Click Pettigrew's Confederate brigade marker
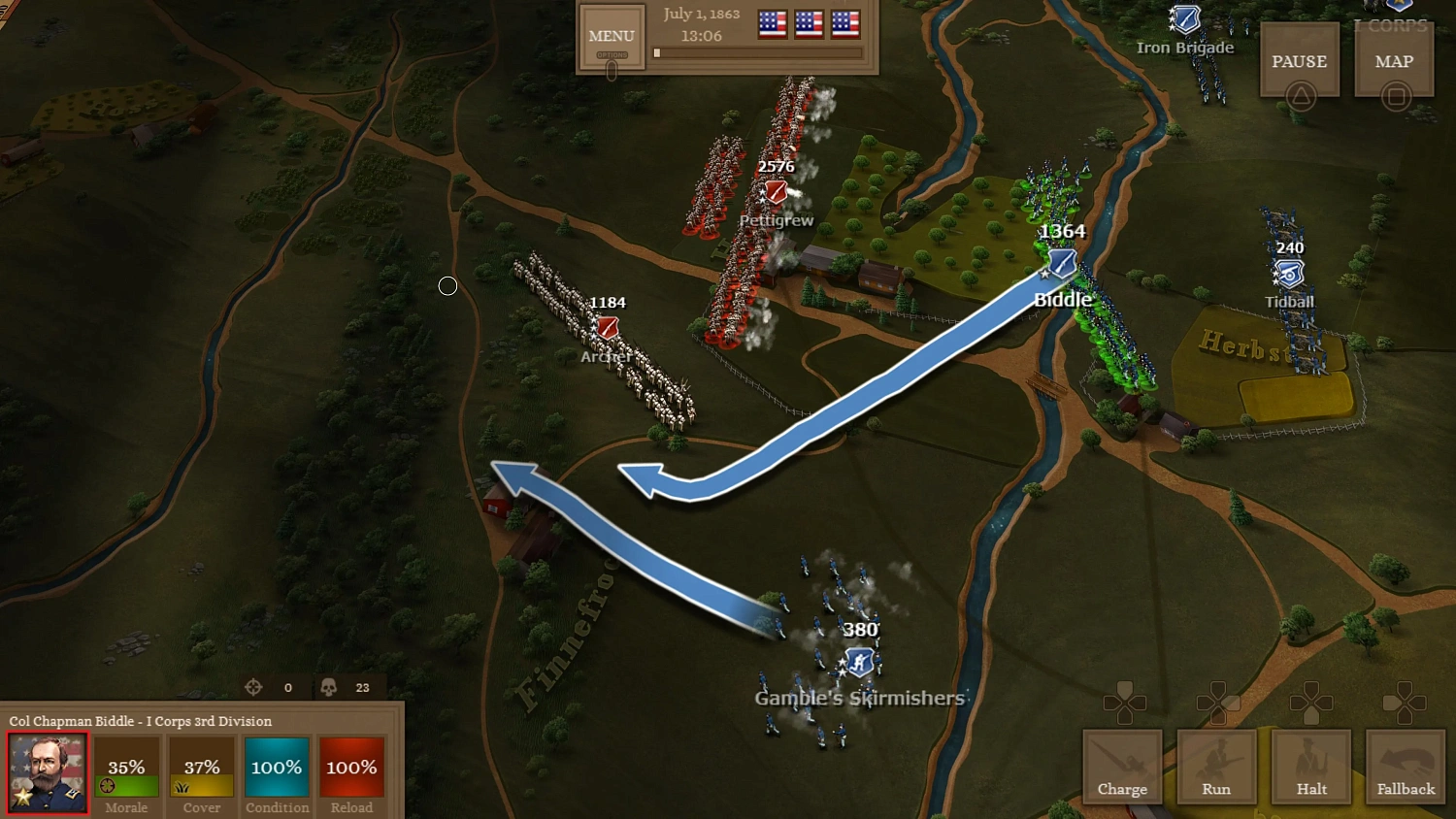This screenshot has height=819, width=1456. click(774, 191)
